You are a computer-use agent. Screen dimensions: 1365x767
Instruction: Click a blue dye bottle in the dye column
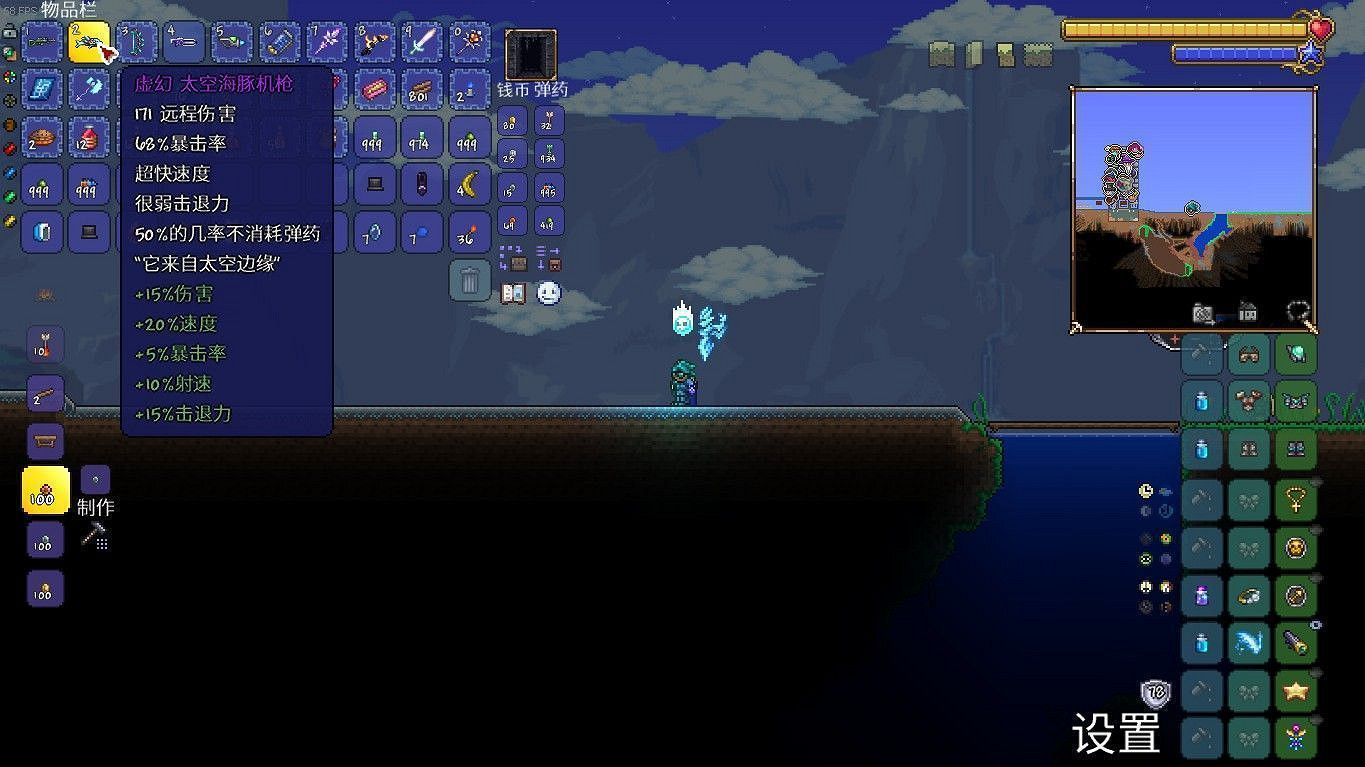1201,641
